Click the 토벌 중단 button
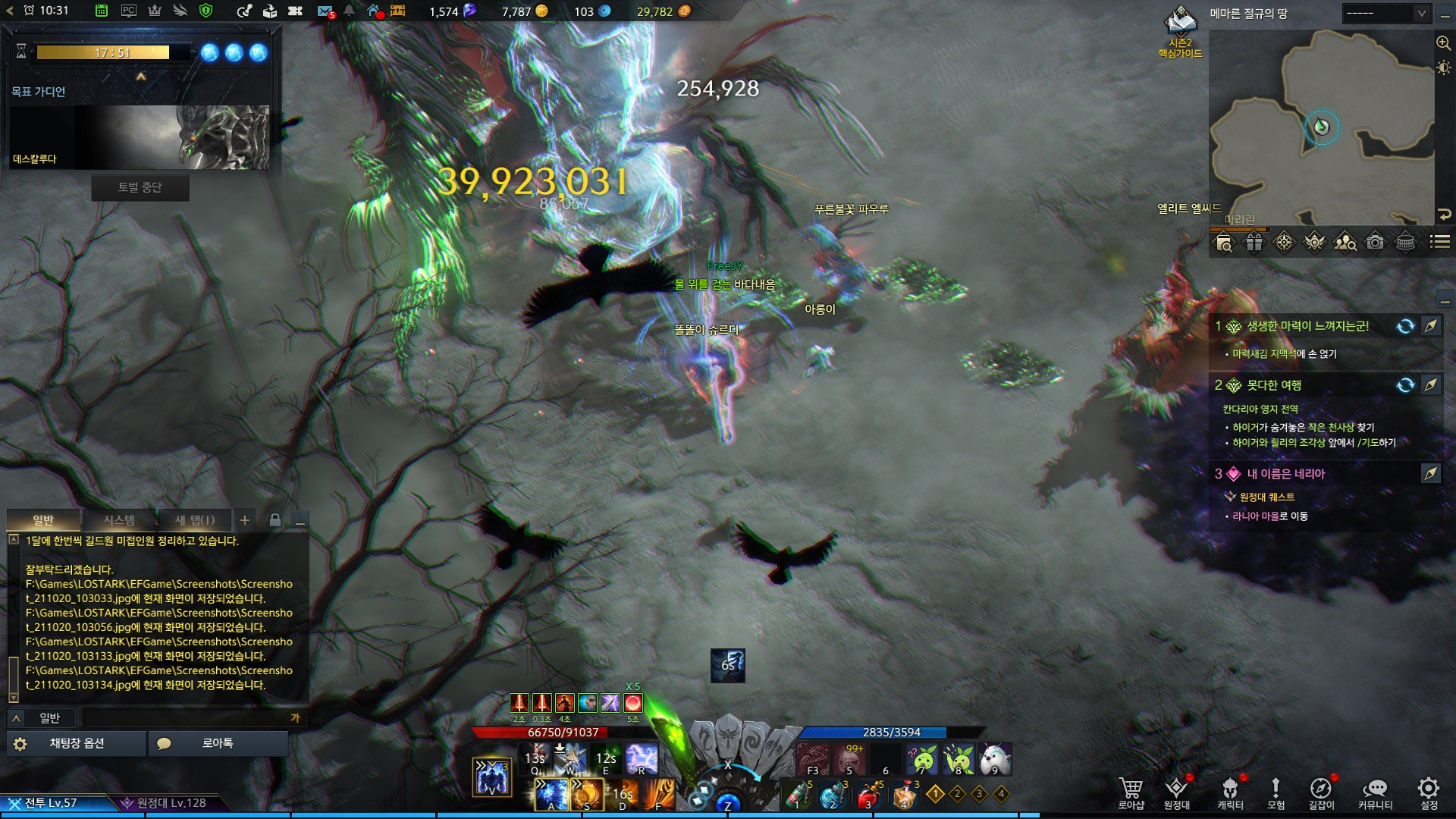The height and width of the screenshot is (819, 1456). pyautogui.click(x=140, y=187)
